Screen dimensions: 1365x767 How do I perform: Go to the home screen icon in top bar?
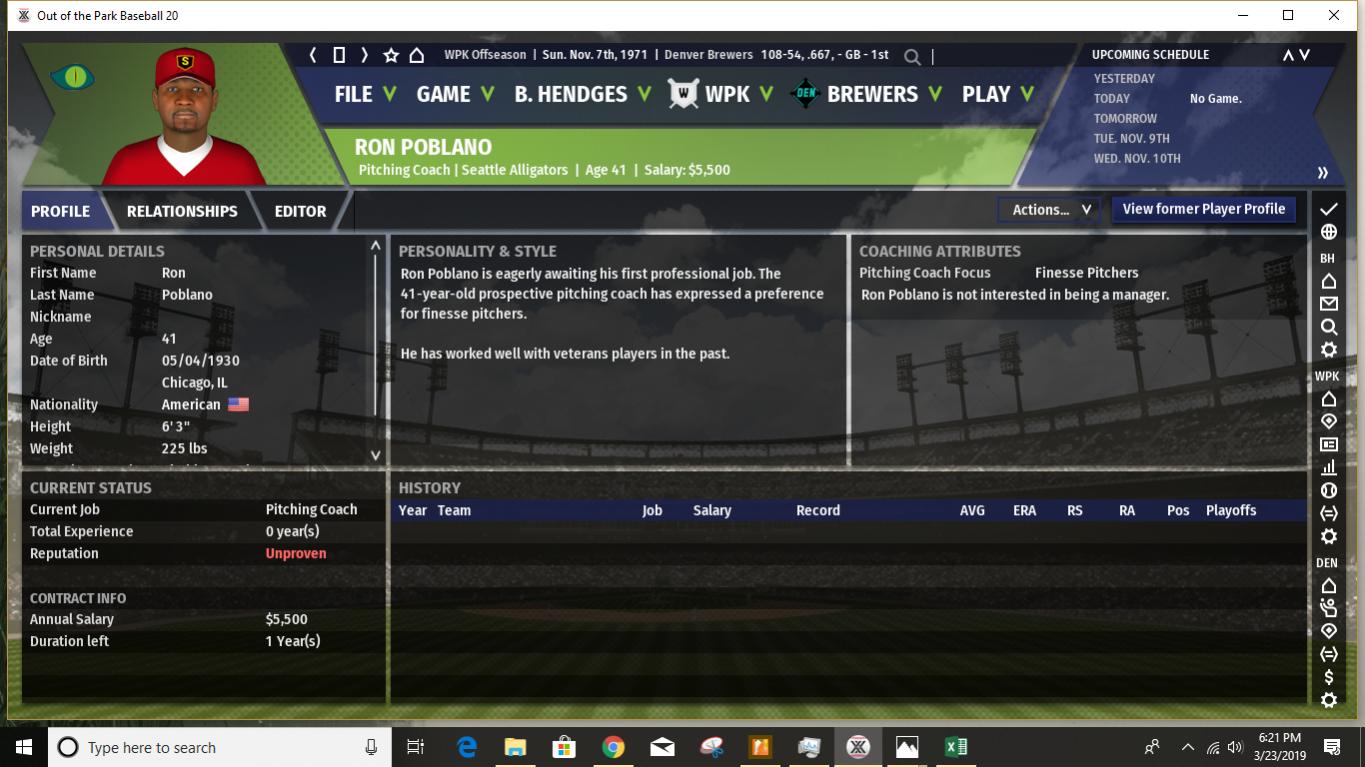click(417, 56)
